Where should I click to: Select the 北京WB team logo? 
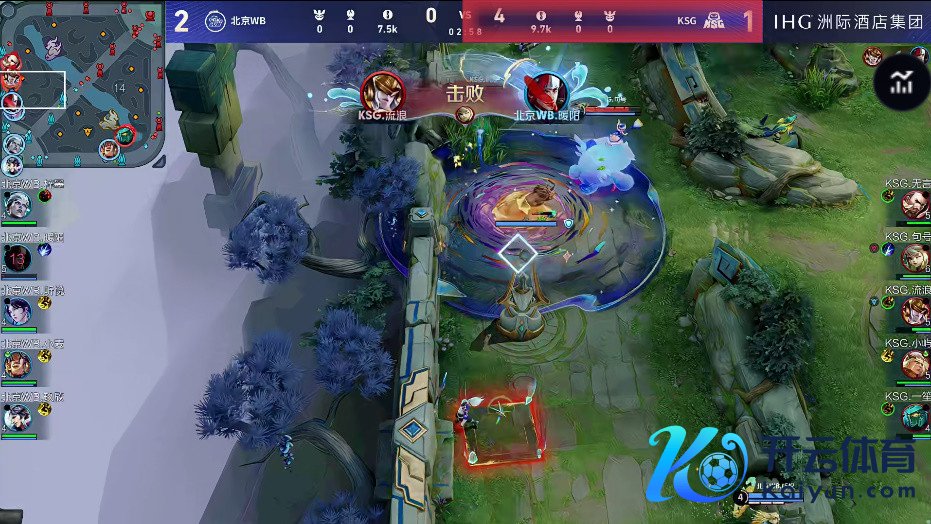pos(215,20)
